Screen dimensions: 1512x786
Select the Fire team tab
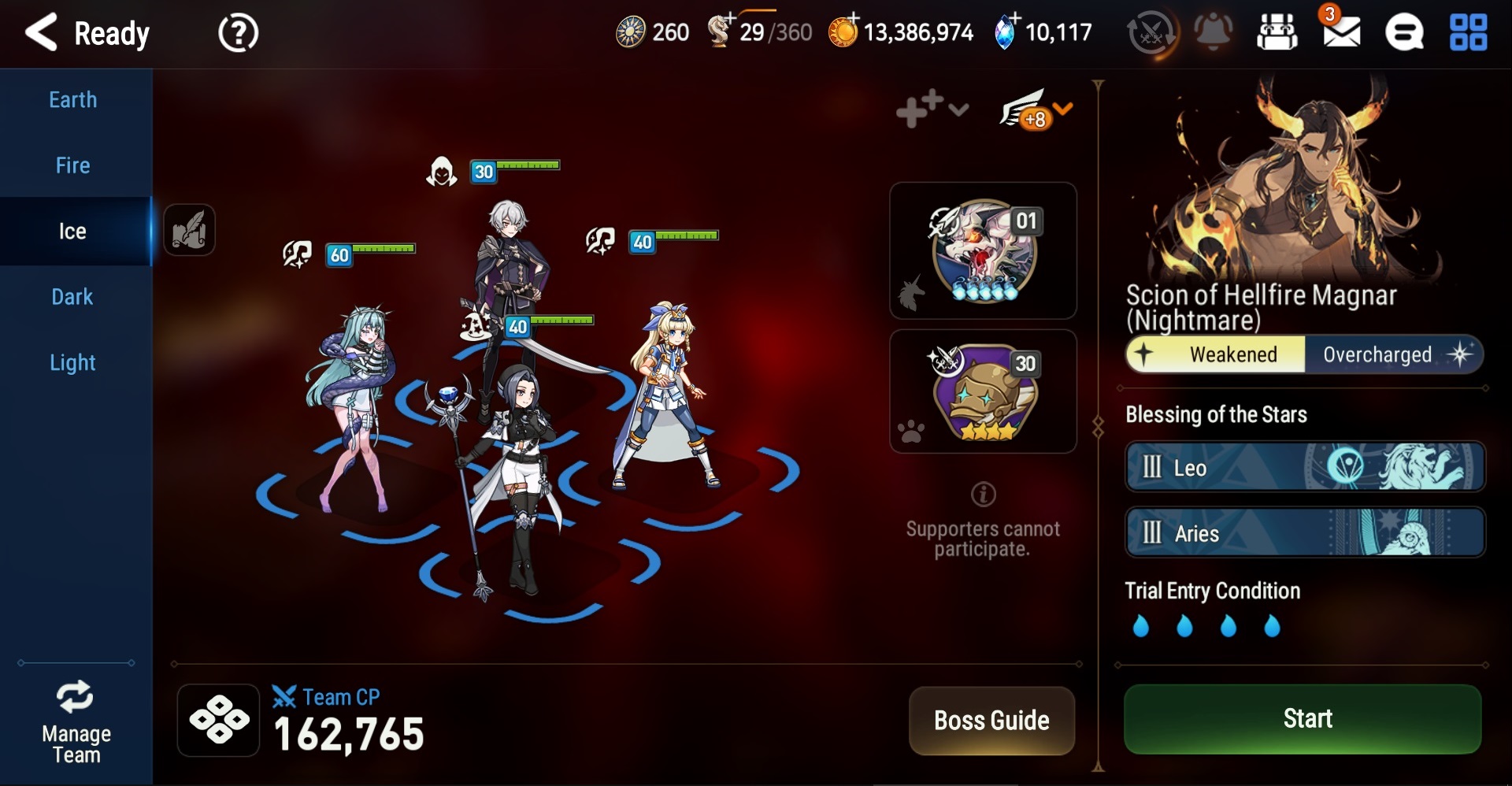pos(73,165)
